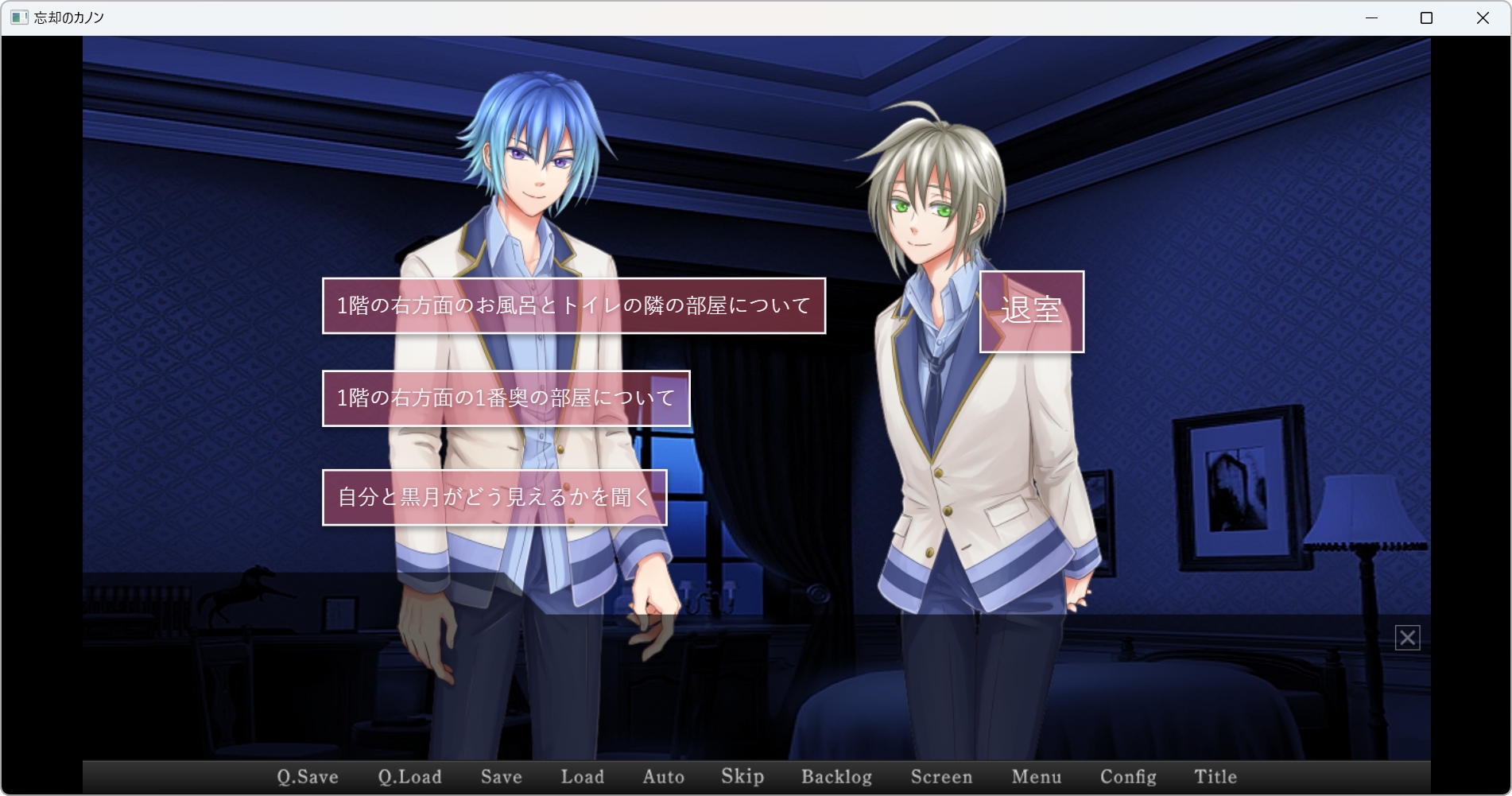Turn on Auto mode
The width and height of the screenshot is (1512, 796).
663,777
